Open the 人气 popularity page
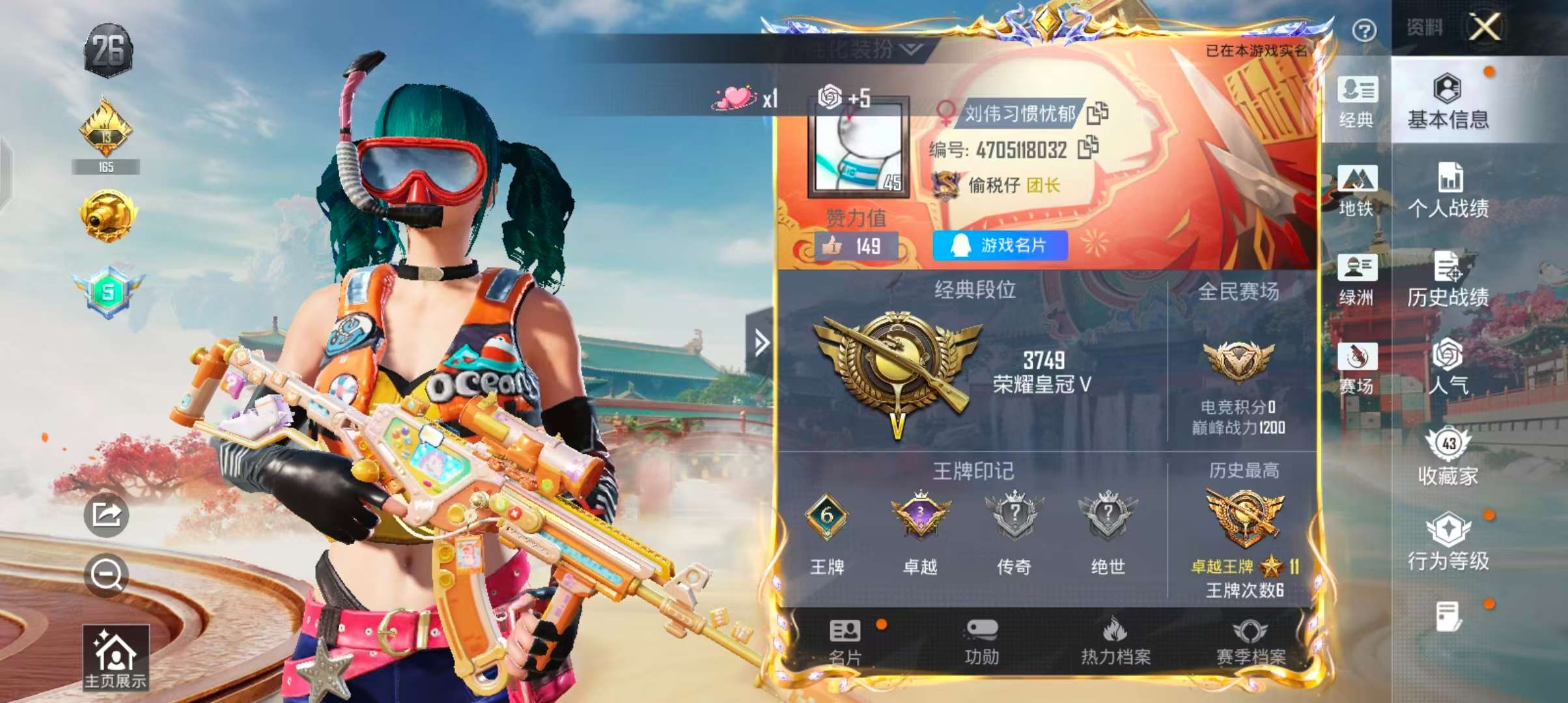Viewport: 1568px width, 703px height. point(1448,366)
